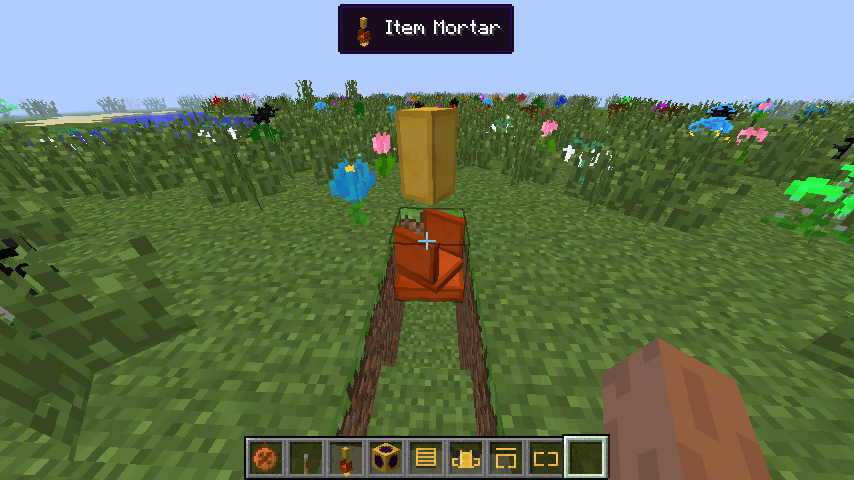Screen dimensions: 854x480
Task: Select the yellow horizontal-lines pattern slot
Action: [426, 459]
